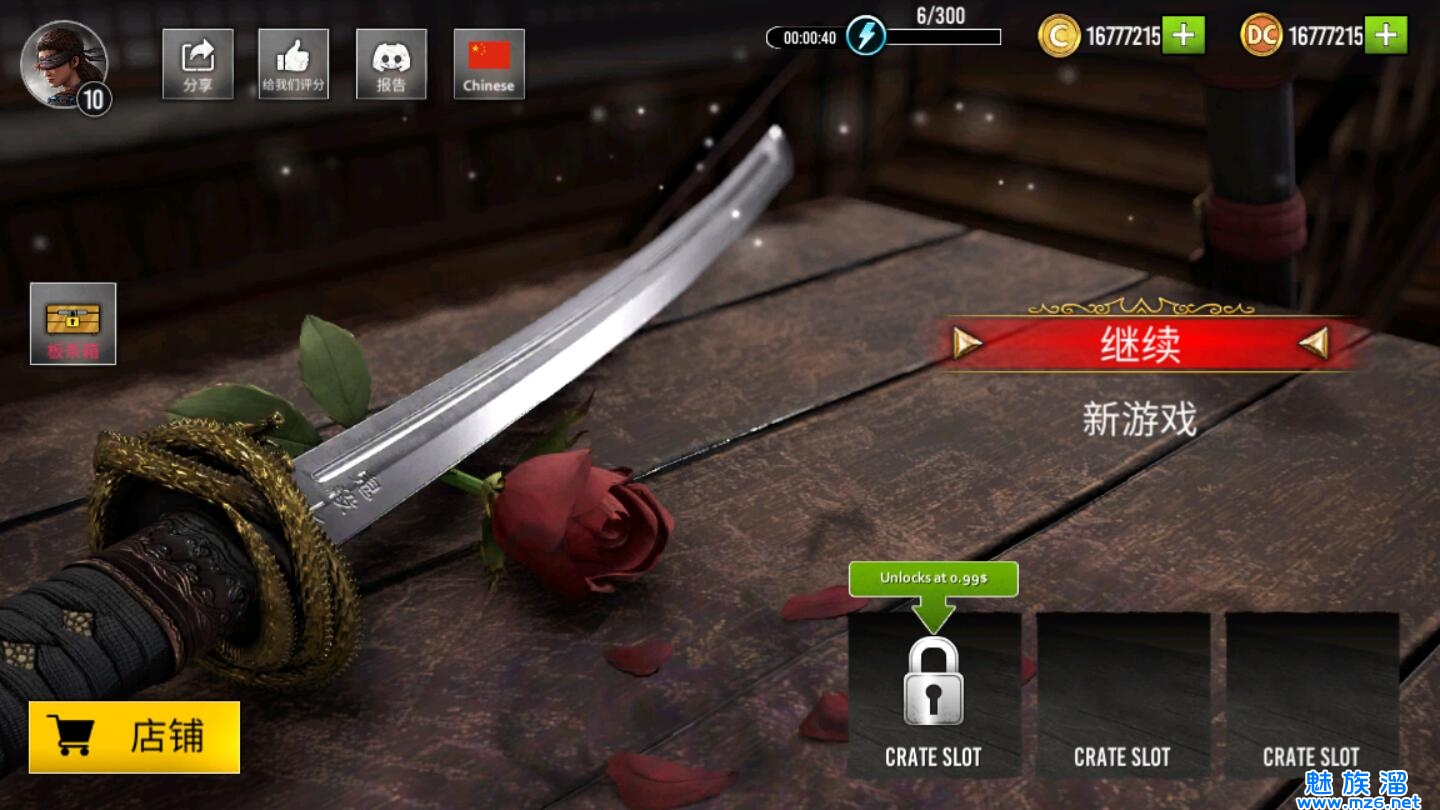Screen dimensions: 1440x810
Task: Tap the 分享 share button
Action: pyautogui.click(x=198, y=64)
